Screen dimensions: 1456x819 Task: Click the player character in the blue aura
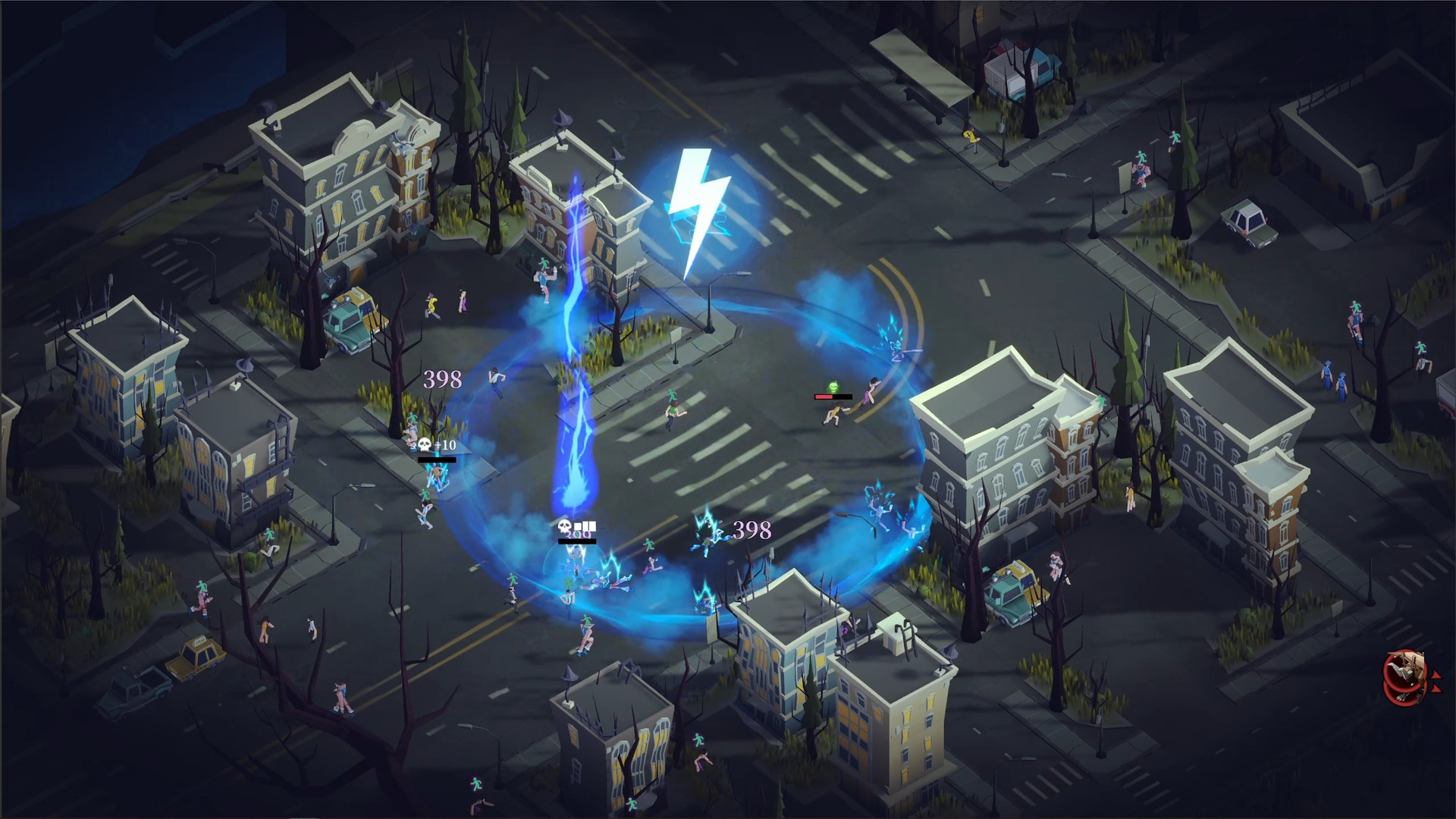tap(576, 556)
